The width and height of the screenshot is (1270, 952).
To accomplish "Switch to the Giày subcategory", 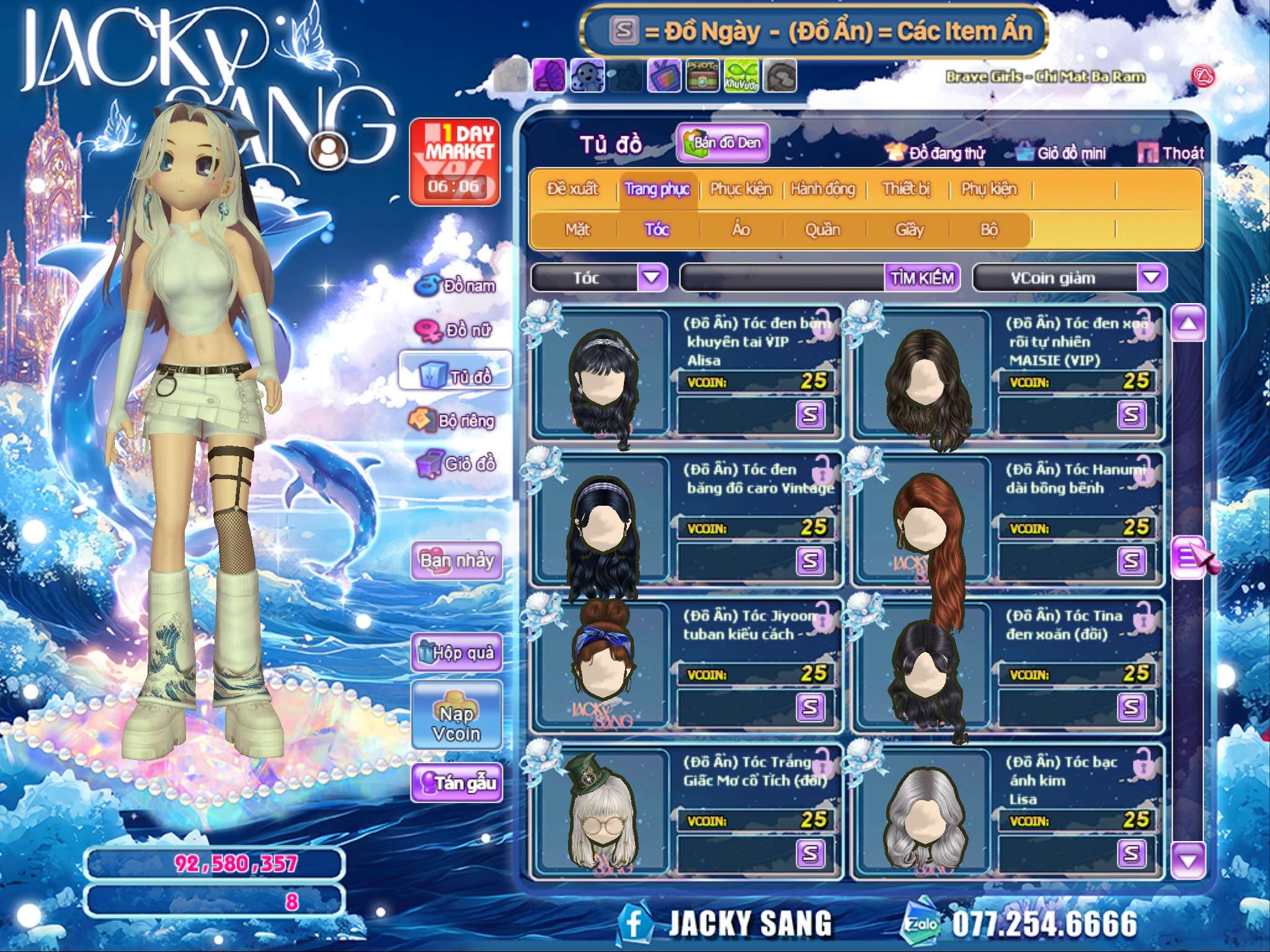I will (909, 230).
